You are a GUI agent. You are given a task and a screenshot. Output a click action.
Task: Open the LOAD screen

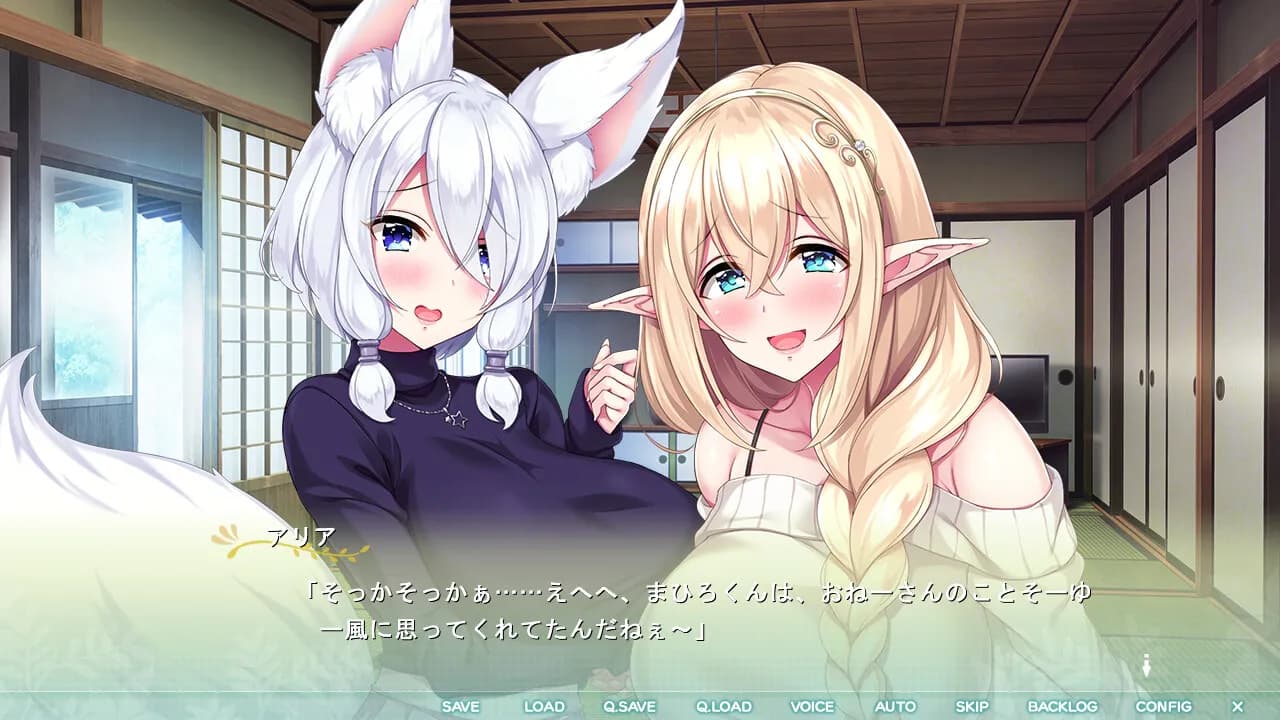(x=544, y=706)
